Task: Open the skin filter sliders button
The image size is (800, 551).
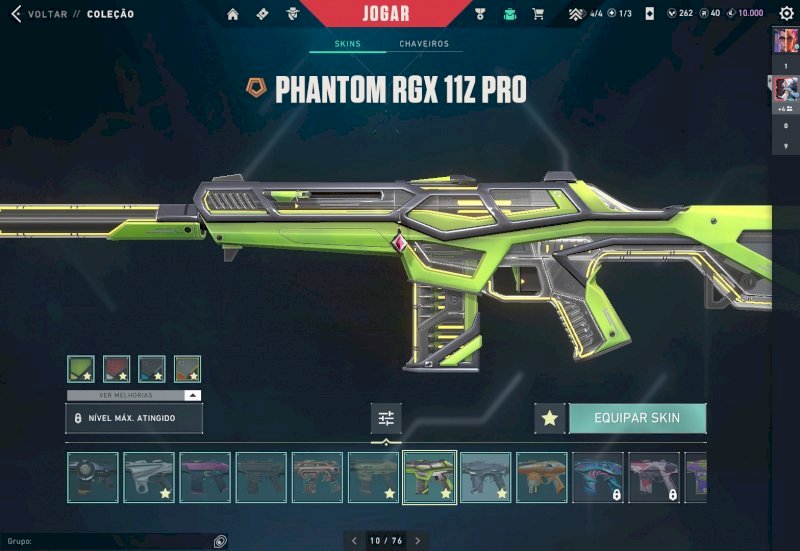Action: pos(386,418)
